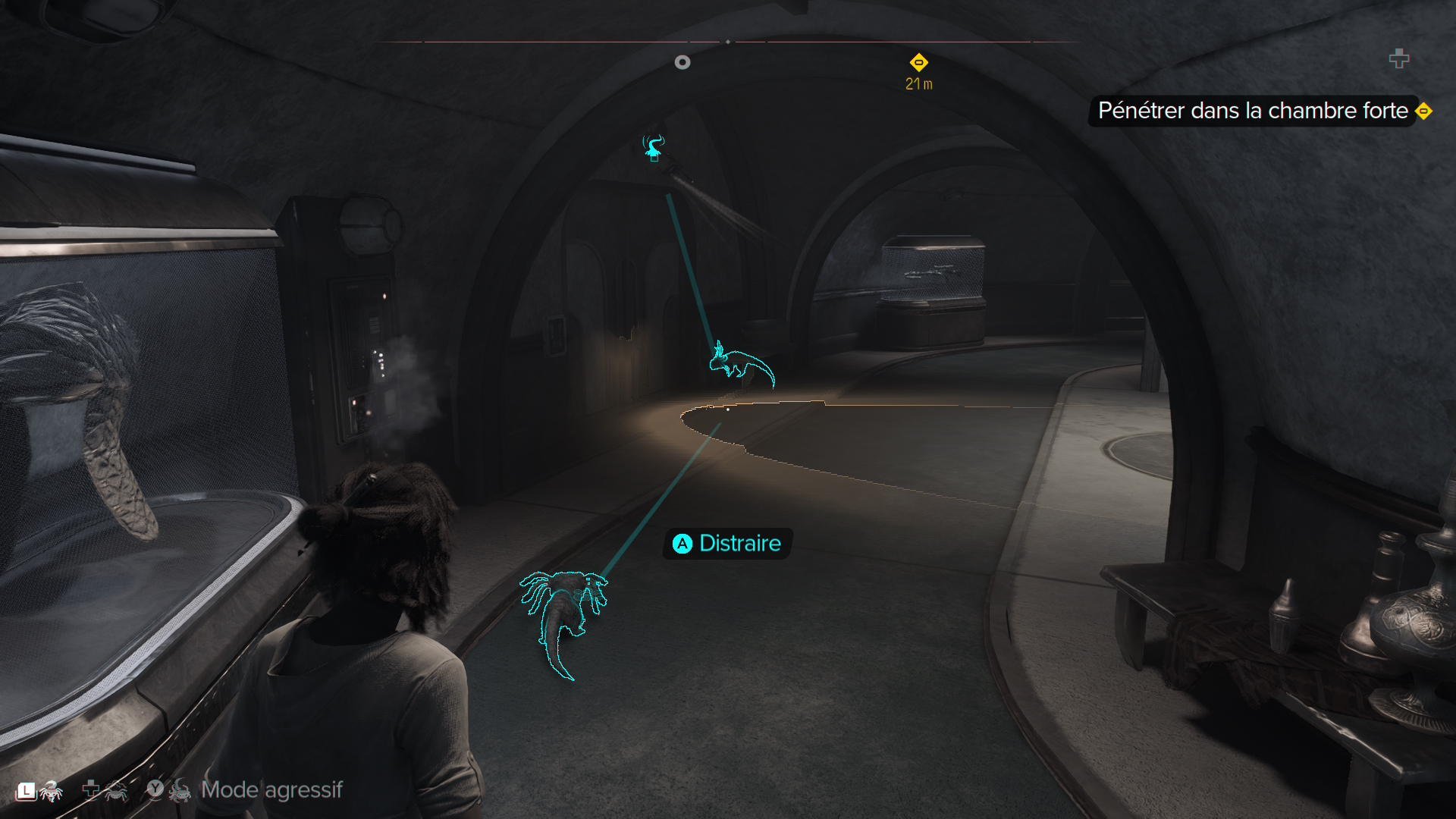Select the grey circle marker on the compass
This screenshot has height=819, width=1456.
pos(682,62)
